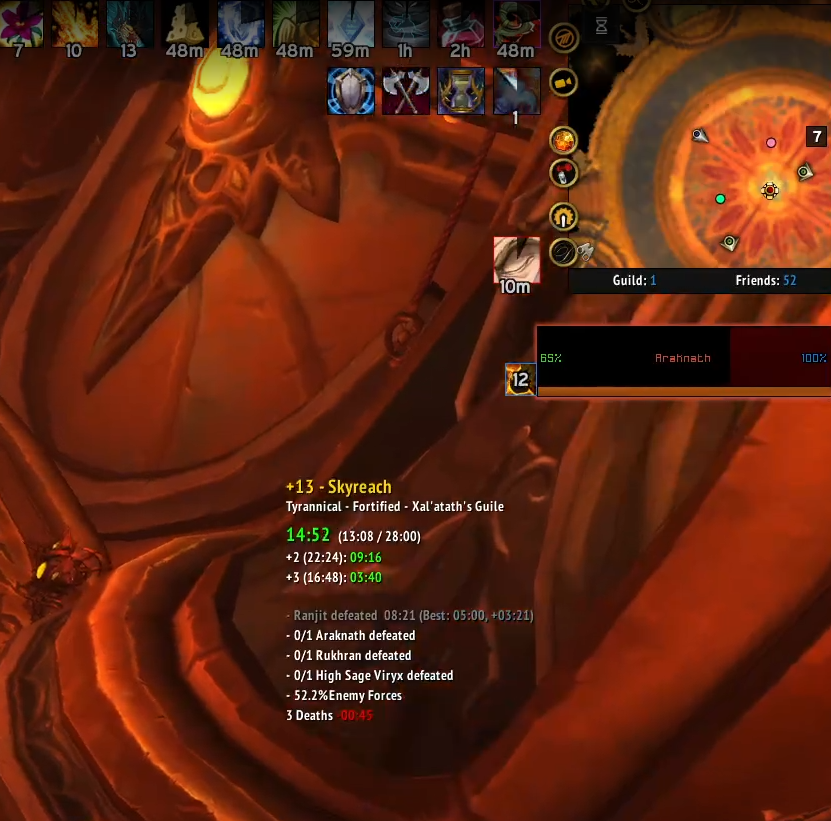The height and width of the screenshot is (821, 831).
Task: Select the hourglass buff icon
Action: (x=461, y=91)
